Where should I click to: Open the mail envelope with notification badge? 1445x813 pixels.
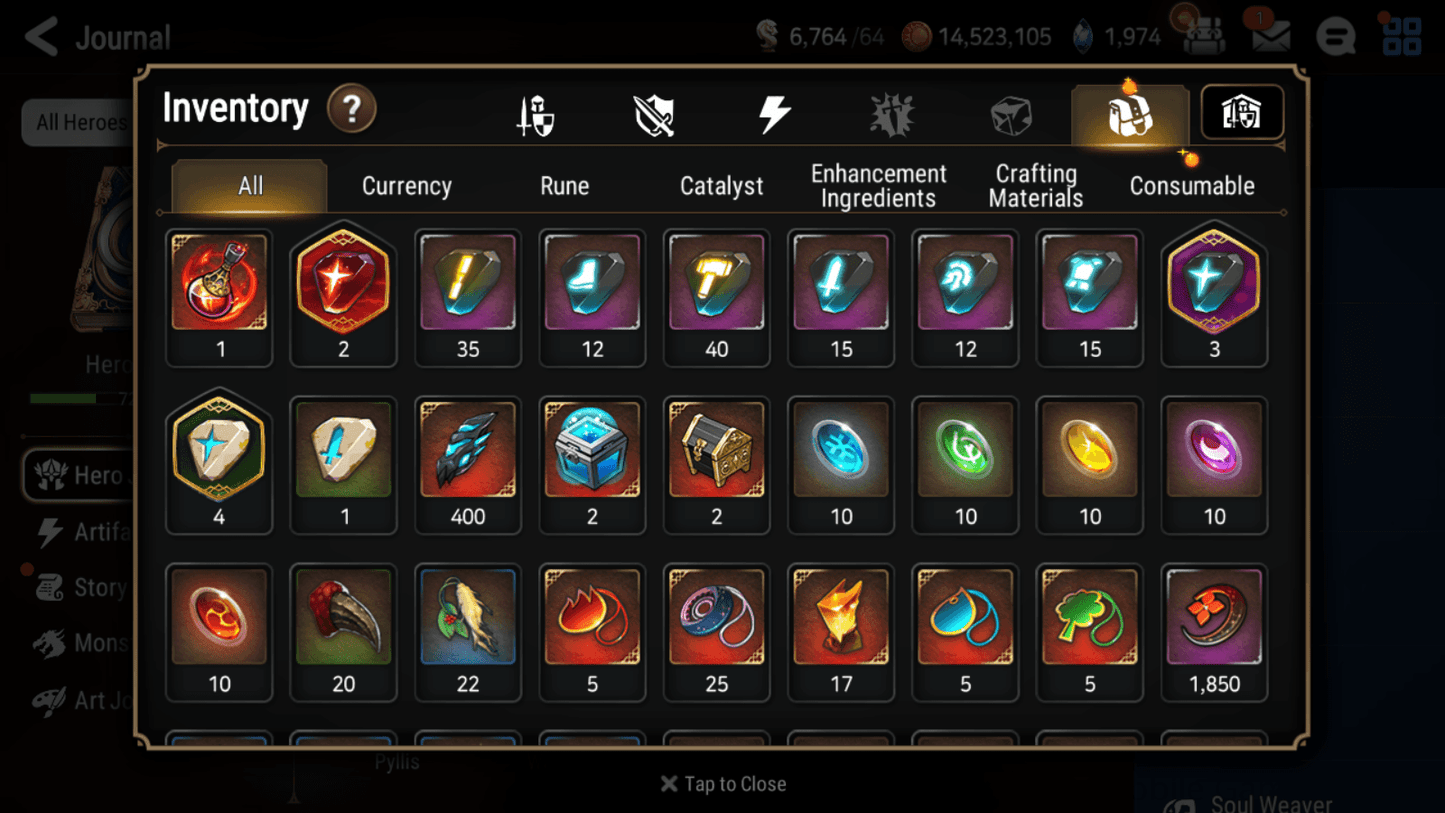click(x=1270, y=34)
